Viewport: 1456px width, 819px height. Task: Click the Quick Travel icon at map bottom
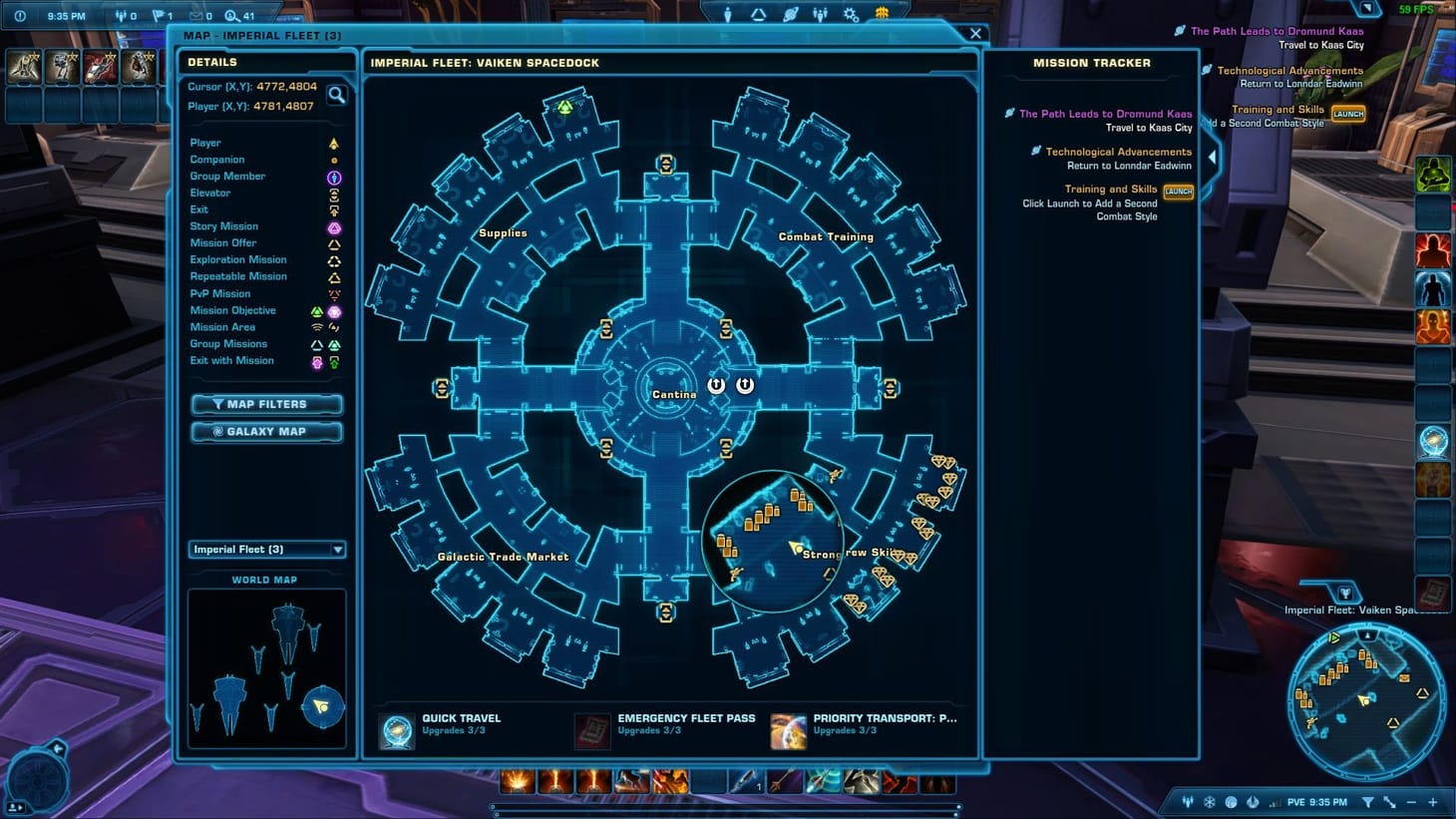tap(396, 729)
